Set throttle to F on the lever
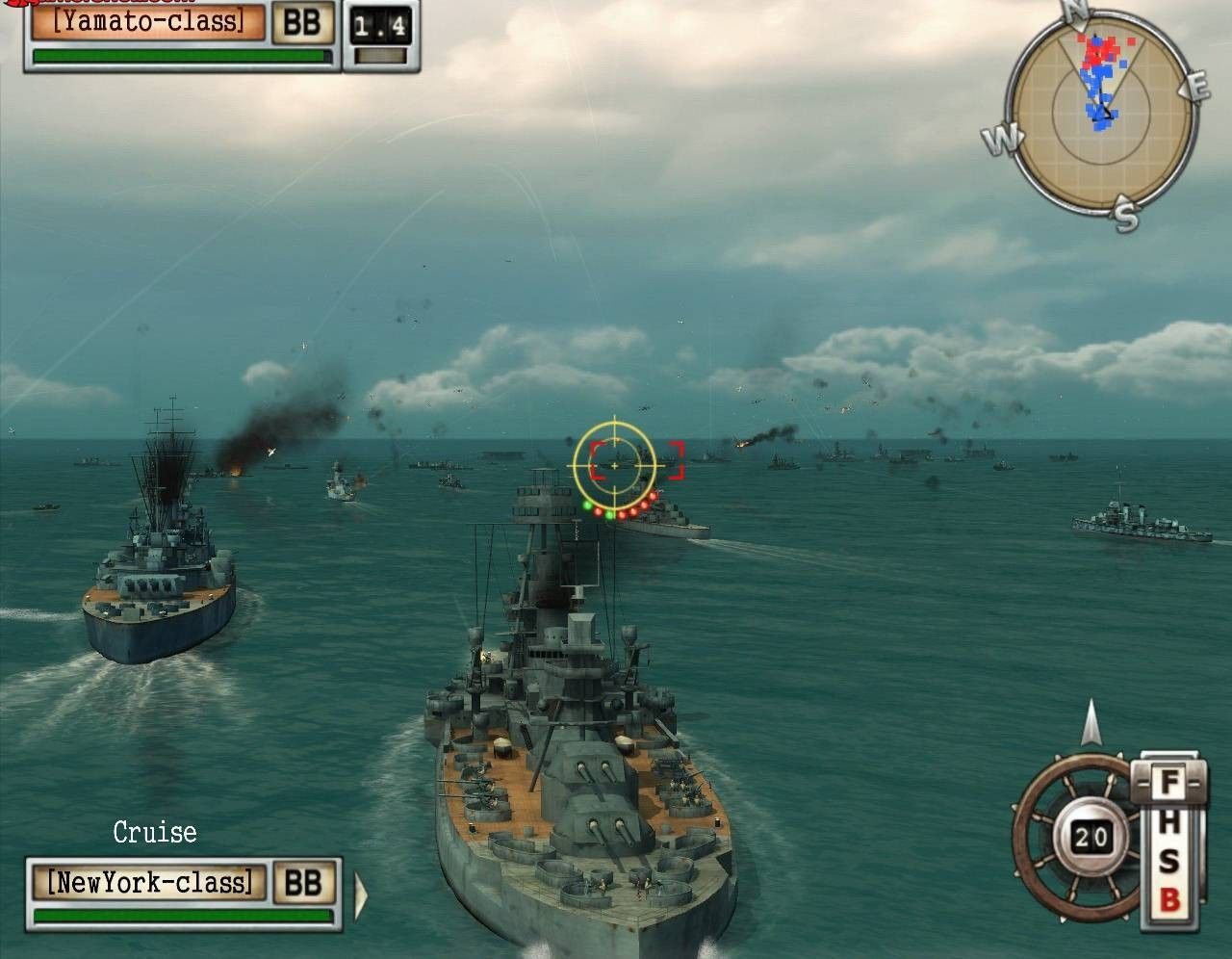Viewport: 1232px width, 959px height. 1169,782
